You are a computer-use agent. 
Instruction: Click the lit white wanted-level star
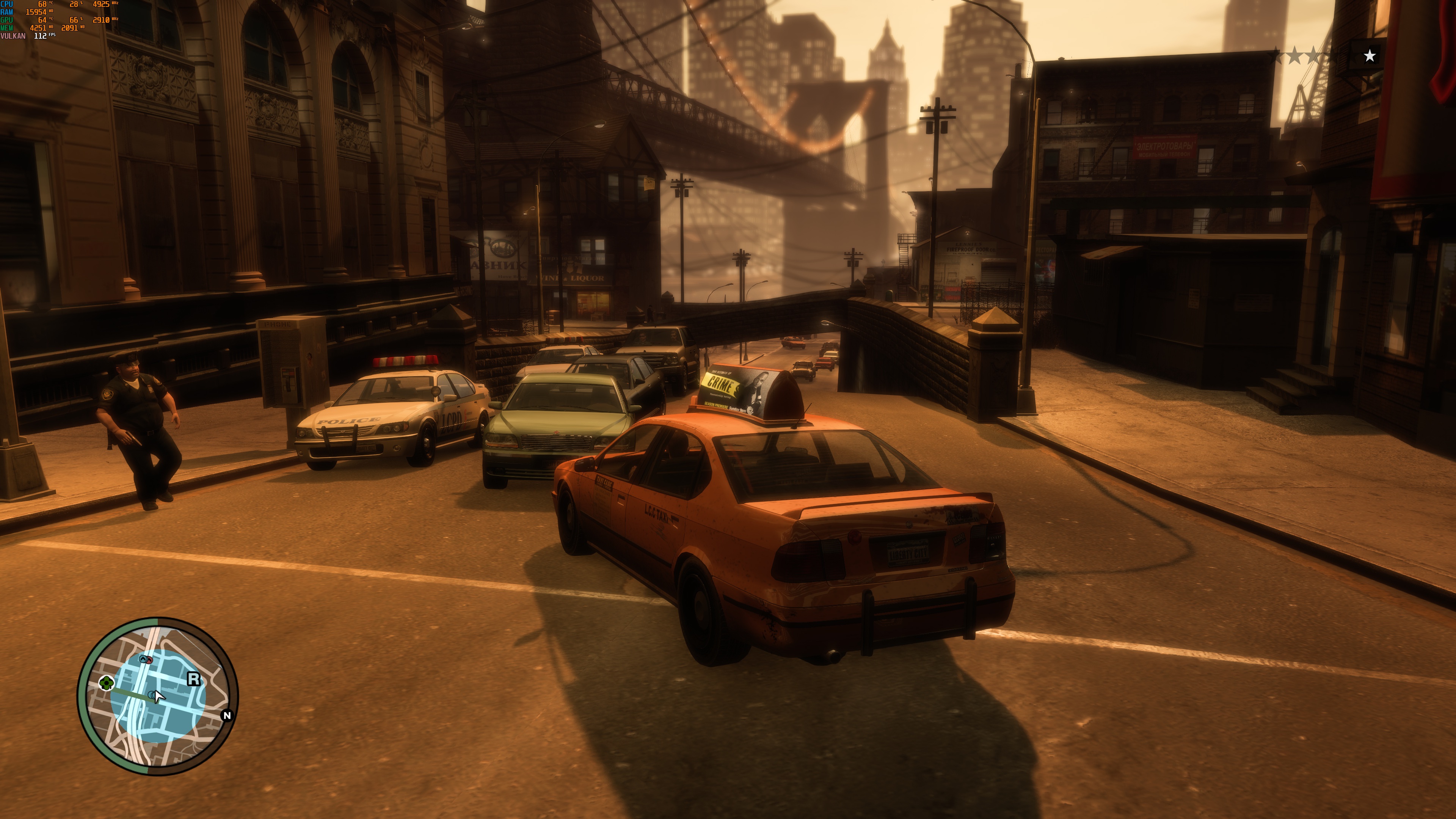click(1370, 56)
